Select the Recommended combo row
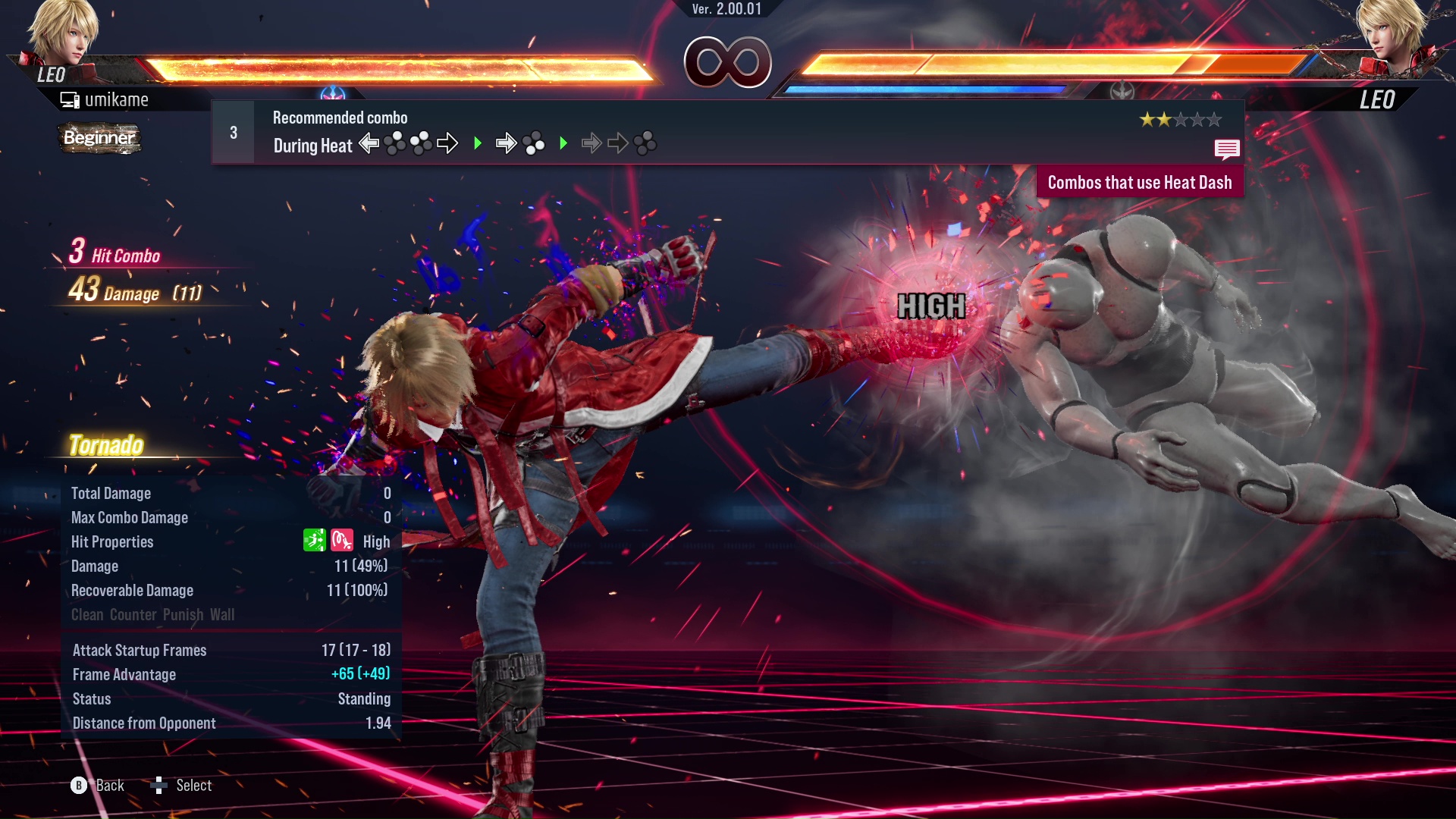This screenshot has height=819, width=1456. 726,133
